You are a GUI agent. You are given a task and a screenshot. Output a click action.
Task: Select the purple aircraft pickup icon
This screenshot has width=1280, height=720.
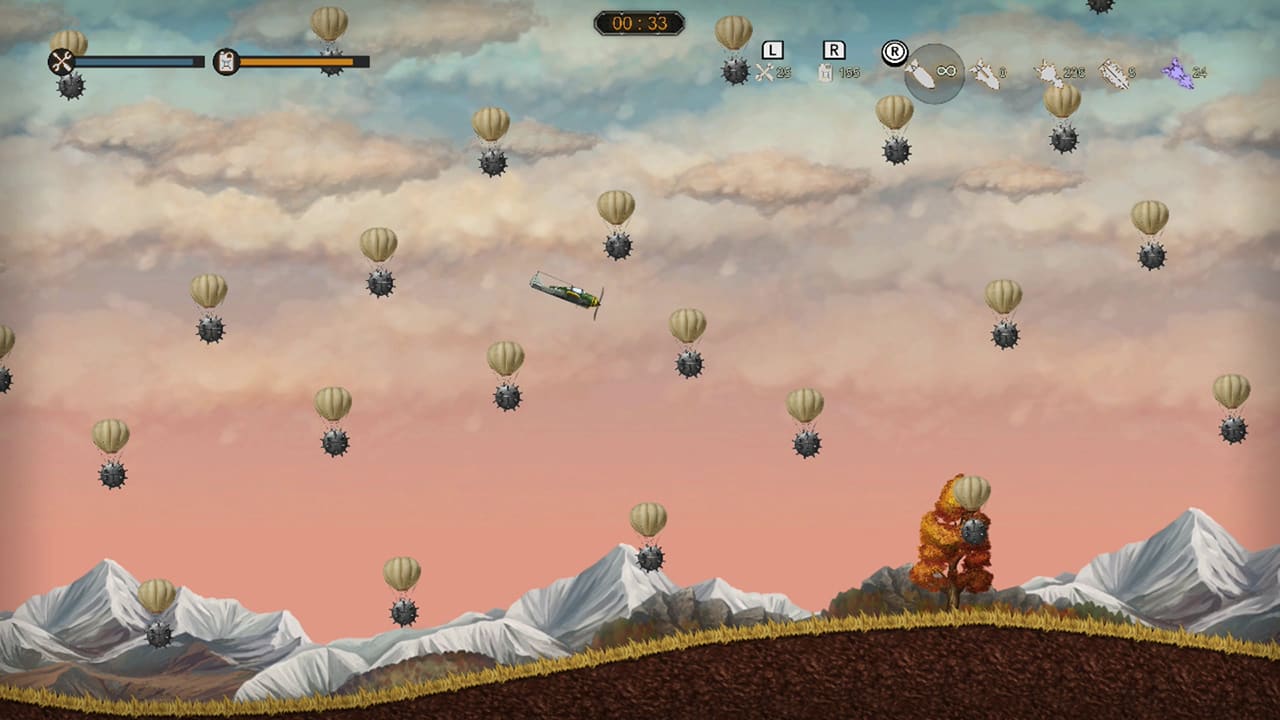tap(1177, 73)
